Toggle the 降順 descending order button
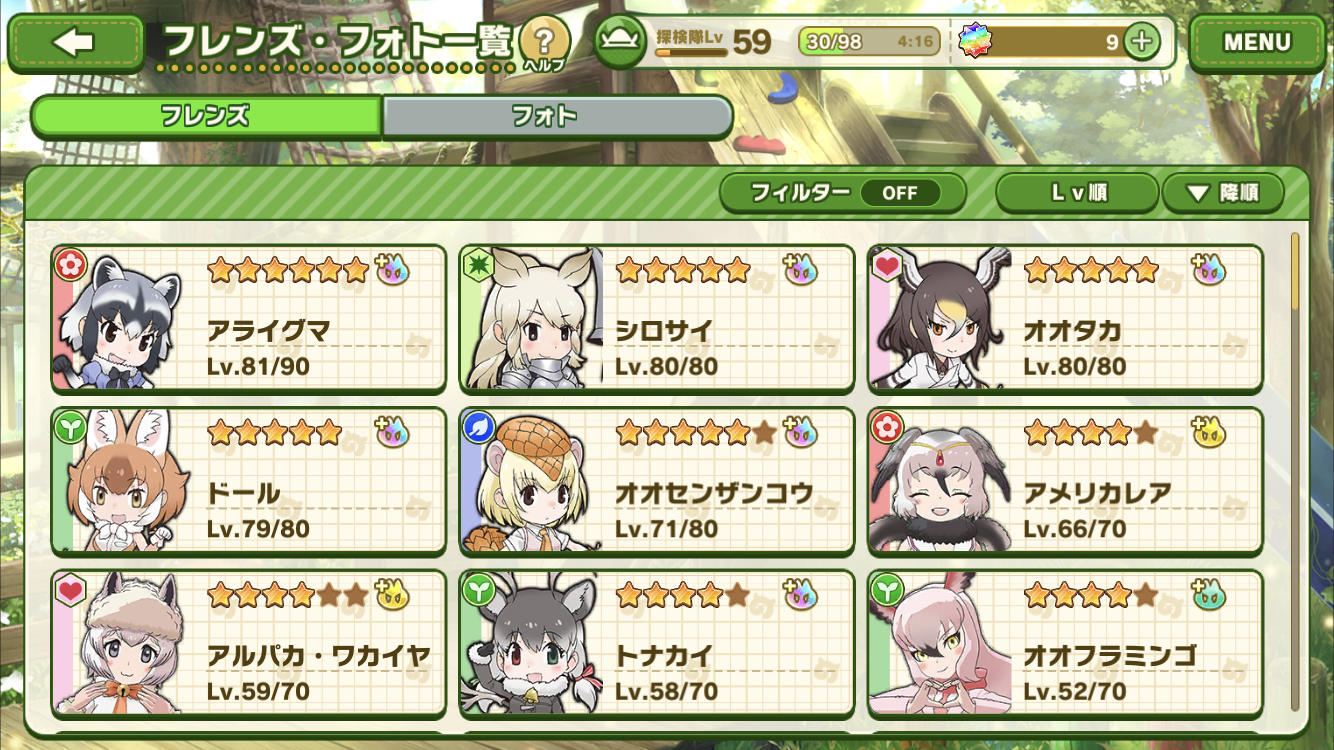Viewport: 1334px width, 750px height. click(x=1222, y=193)
